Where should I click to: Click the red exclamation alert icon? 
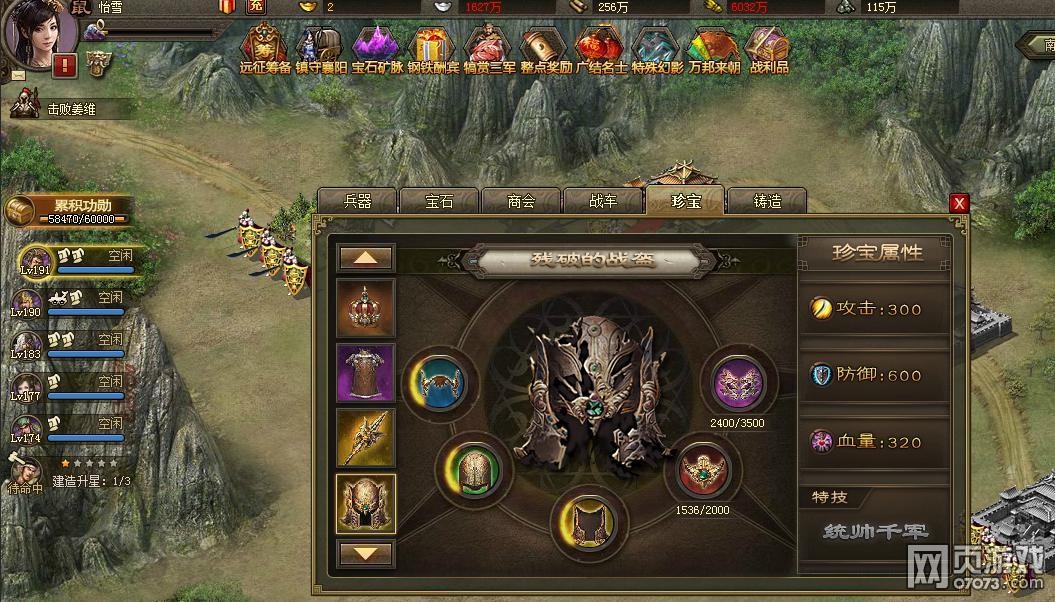[66, 66]
